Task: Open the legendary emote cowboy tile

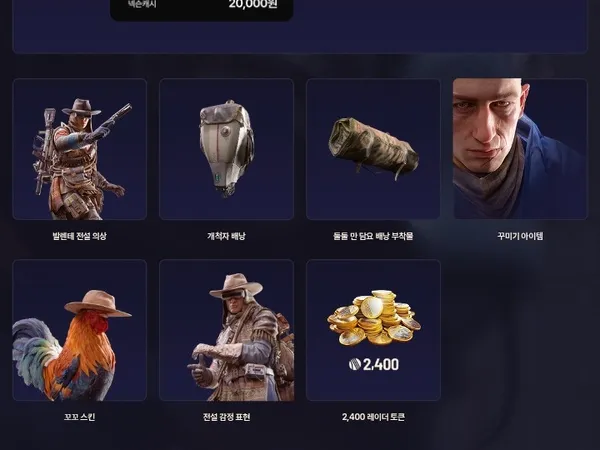Action: 226,330
